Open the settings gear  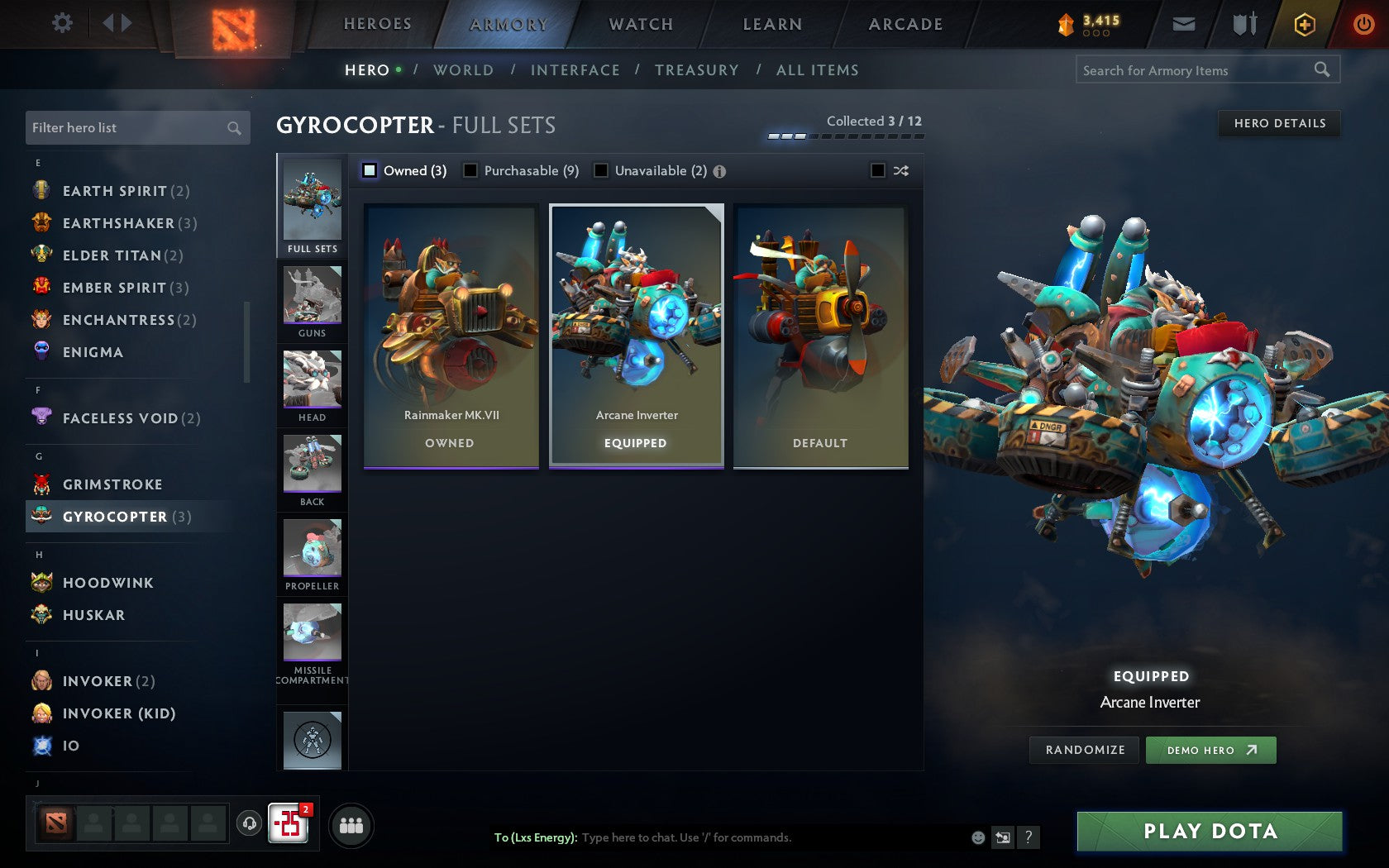60,24
